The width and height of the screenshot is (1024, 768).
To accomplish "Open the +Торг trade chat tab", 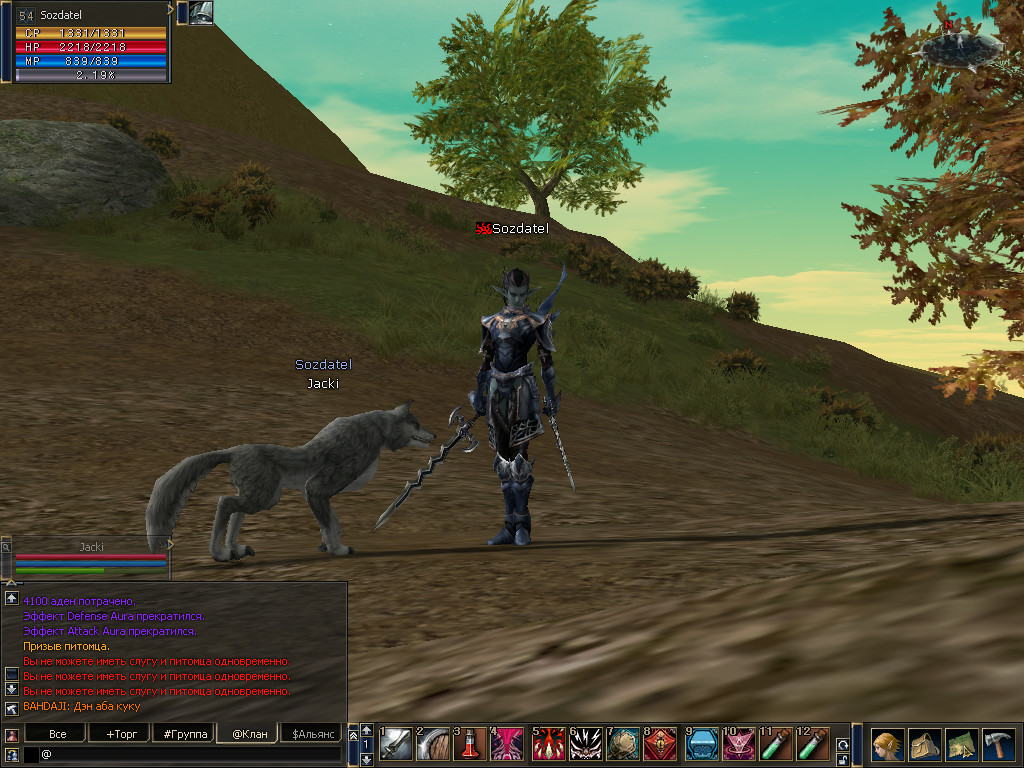I will click(x=120, y=734).
